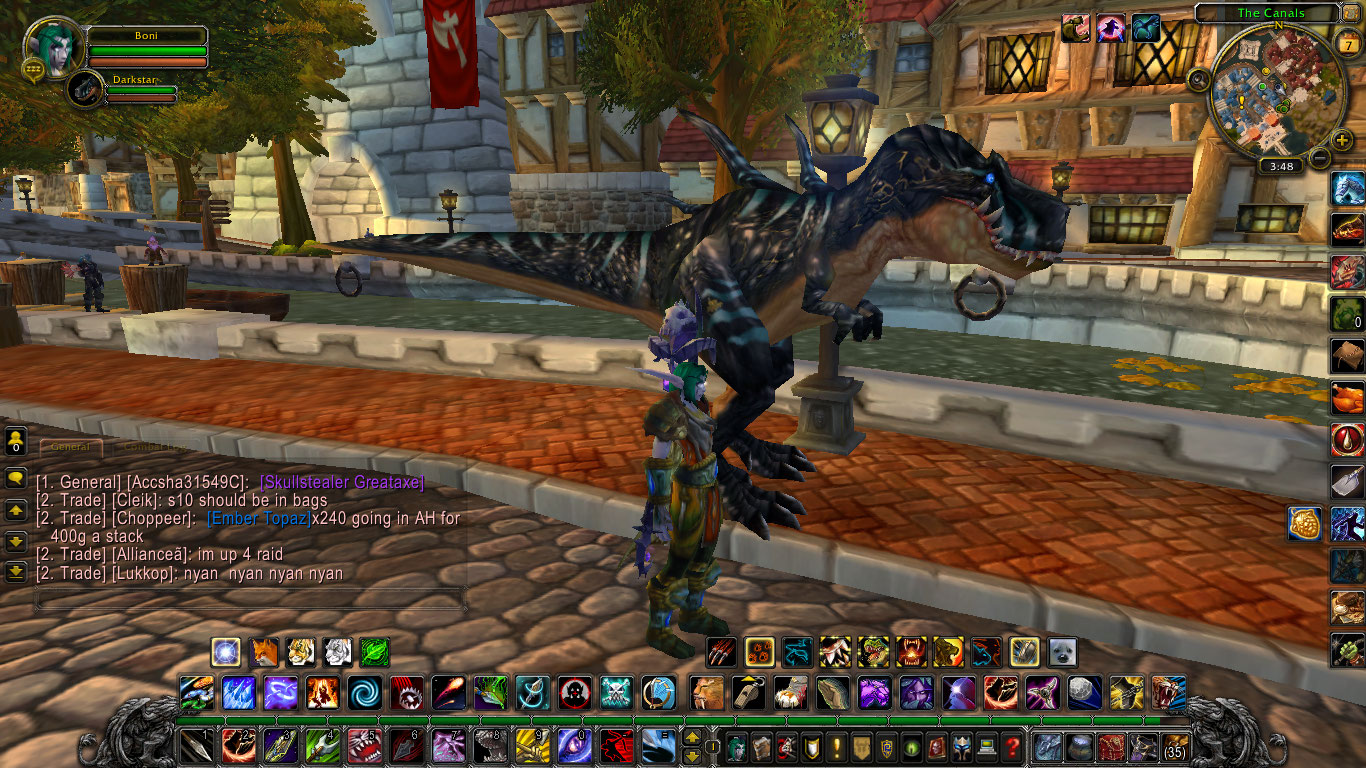The width and height of the screenshot is (1366, 768).
Task: Open help via the red question mark icon
Action: click(1012, 748)
